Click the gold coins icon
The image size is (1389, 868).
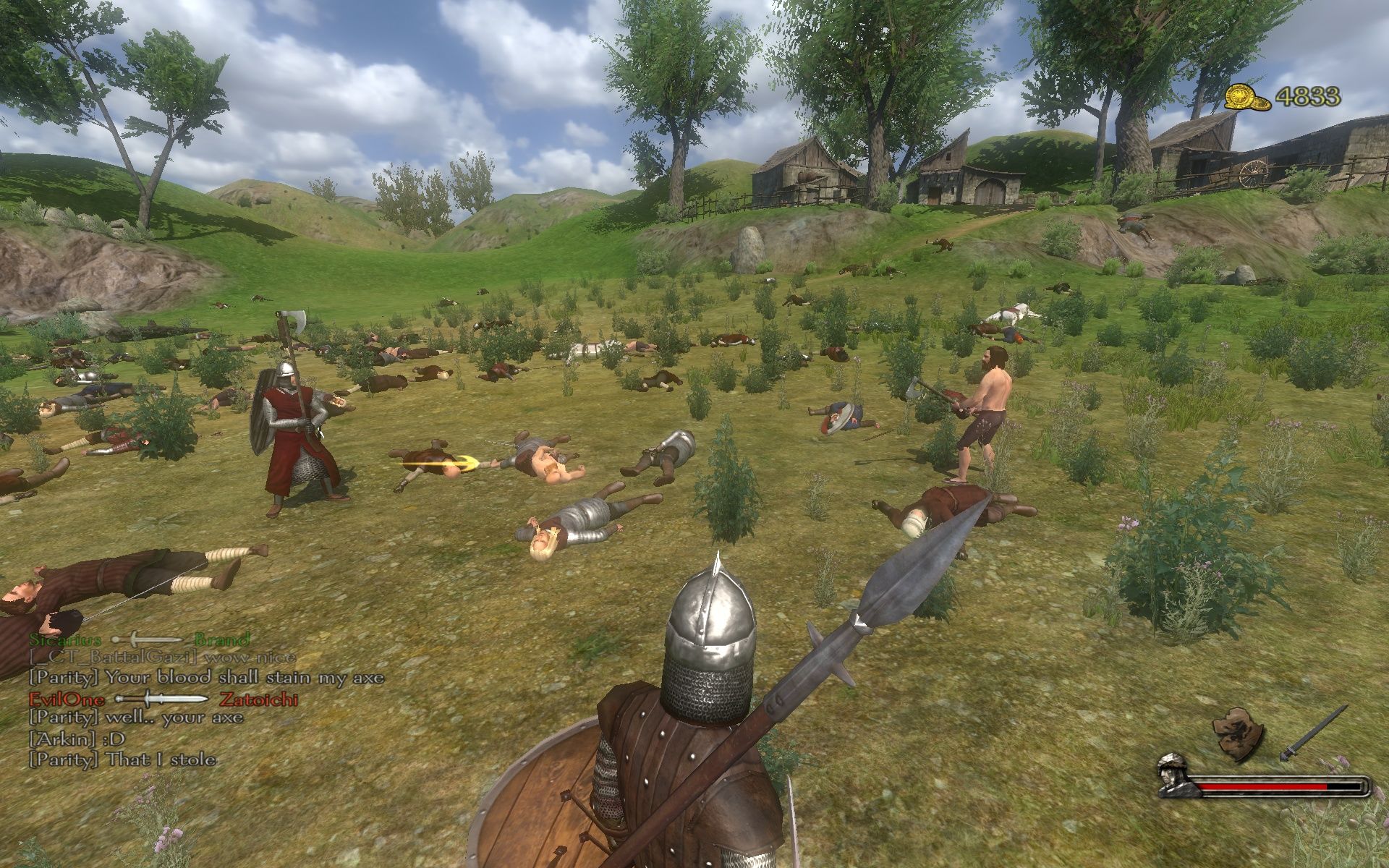click(1247, 98)
